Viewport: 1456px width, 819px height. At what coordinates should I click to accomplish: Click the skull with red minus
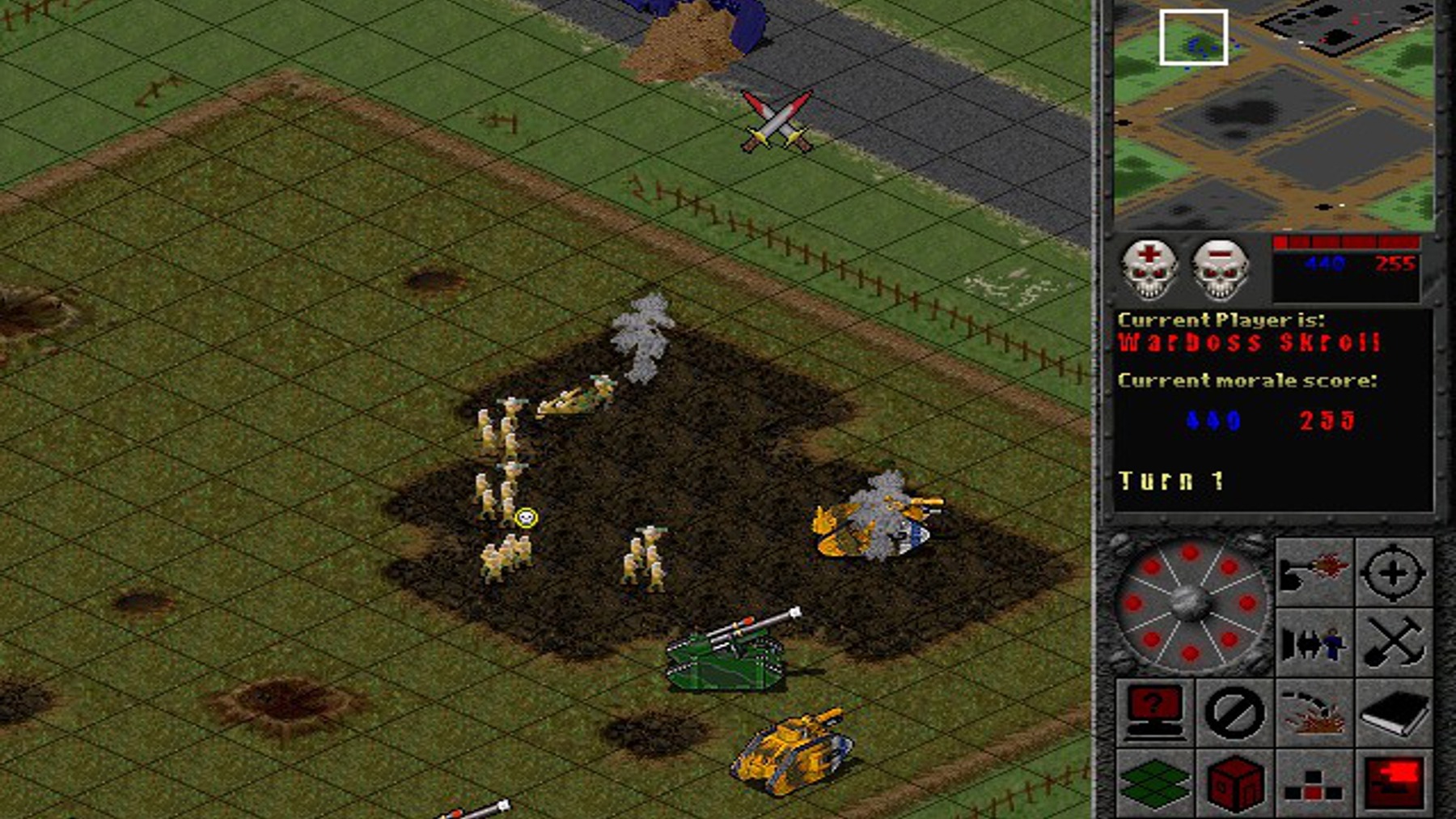[1221, 269]
